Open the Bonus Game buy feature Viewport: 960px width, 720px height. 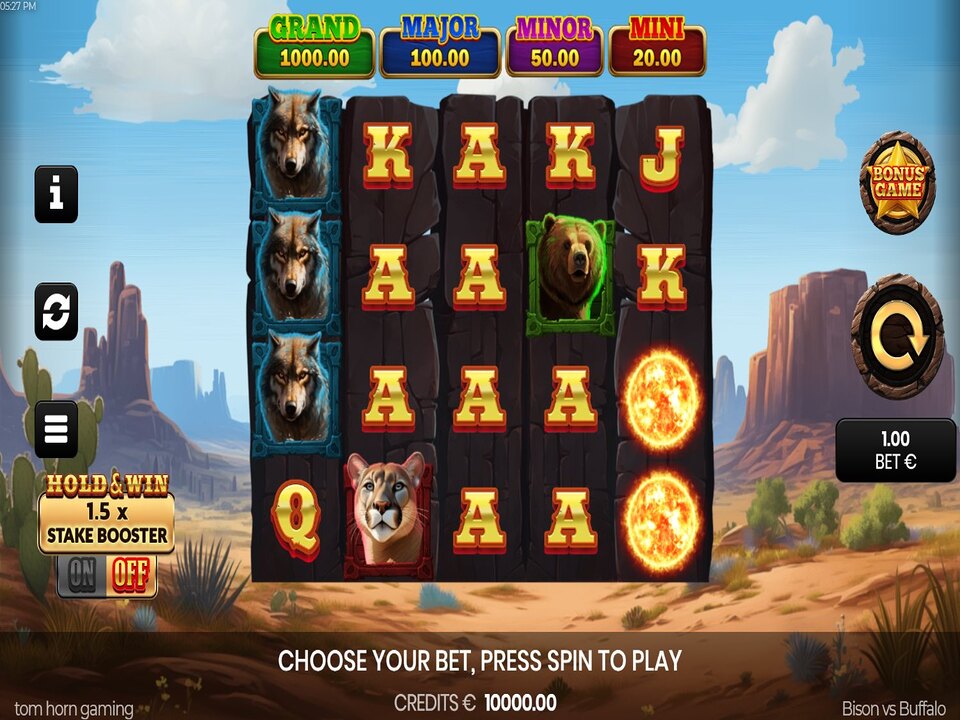[x=897, y=182]
